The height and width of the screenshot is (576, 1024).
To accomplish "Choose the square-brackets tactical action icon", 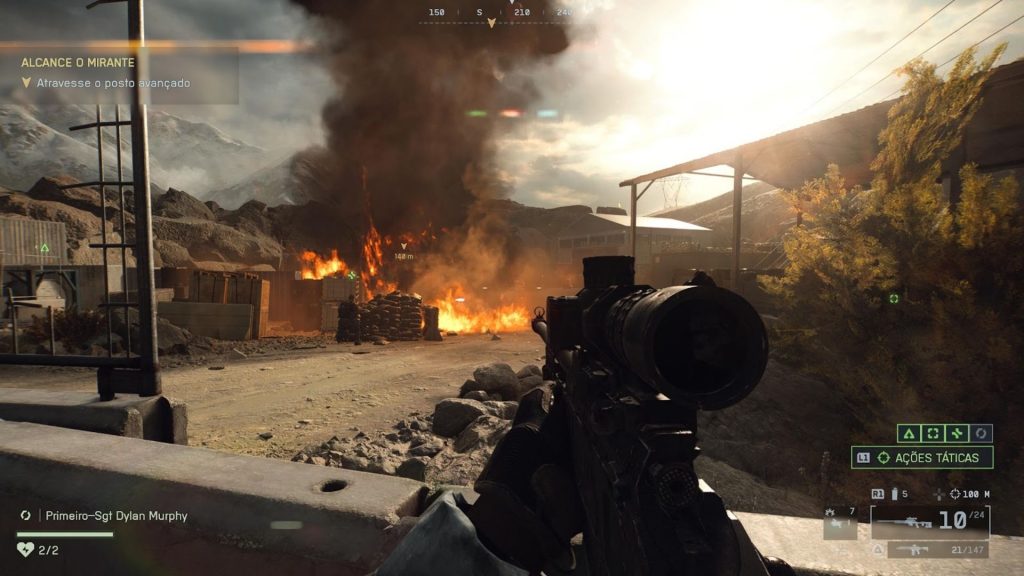I will [x=933, y=433].
